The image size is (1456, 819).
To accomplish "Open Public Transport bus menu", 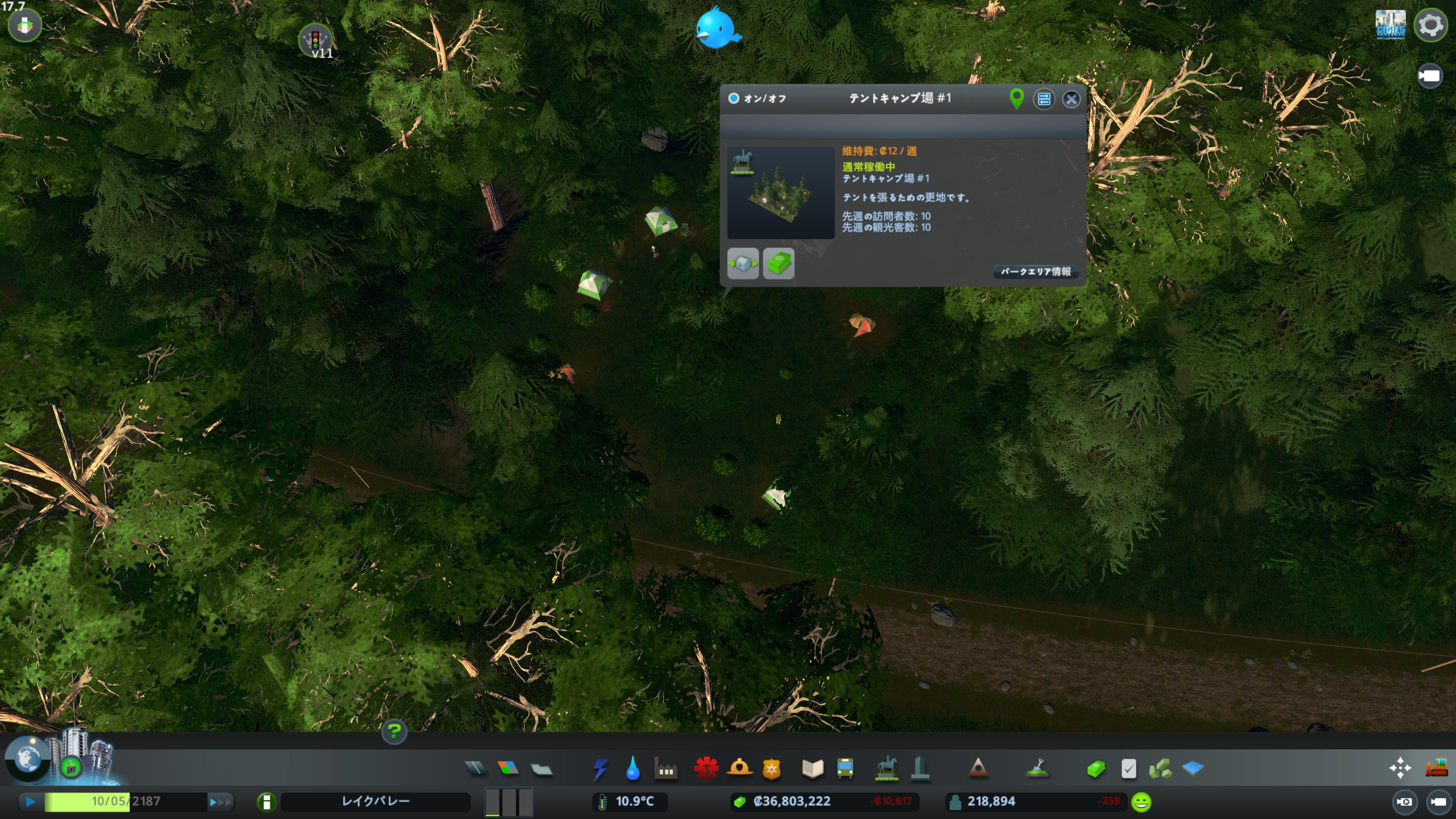I will pyautogui.click(x=845, y=769).
